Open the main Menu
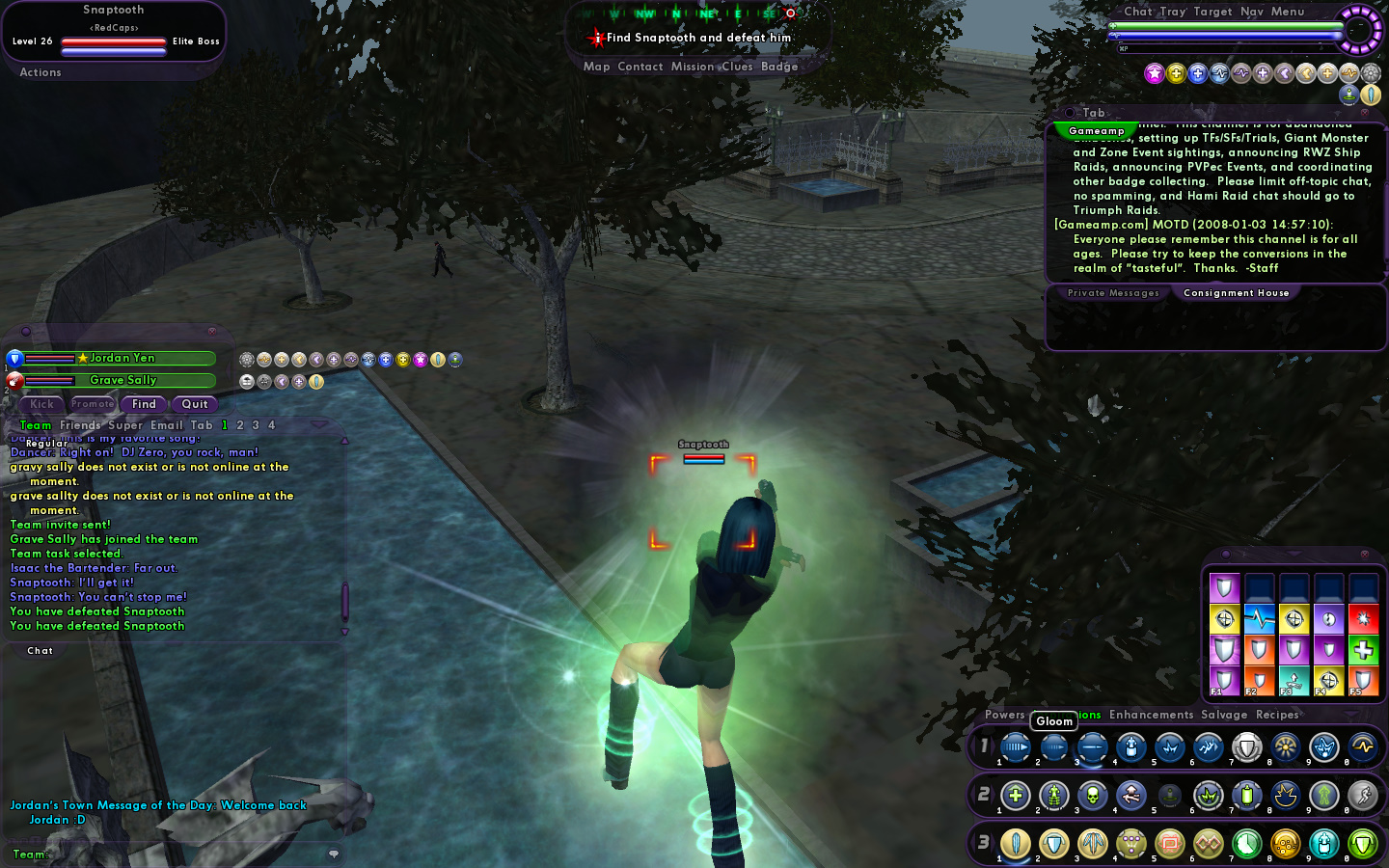Viewport: 1389px width, 868px height. pyautogui.click(x=1288, y=12)
